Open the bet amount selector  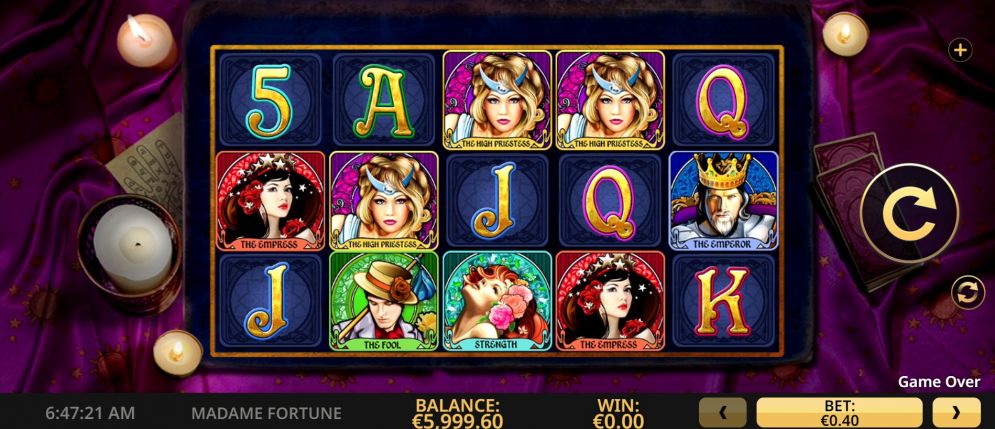click(839, 411)
